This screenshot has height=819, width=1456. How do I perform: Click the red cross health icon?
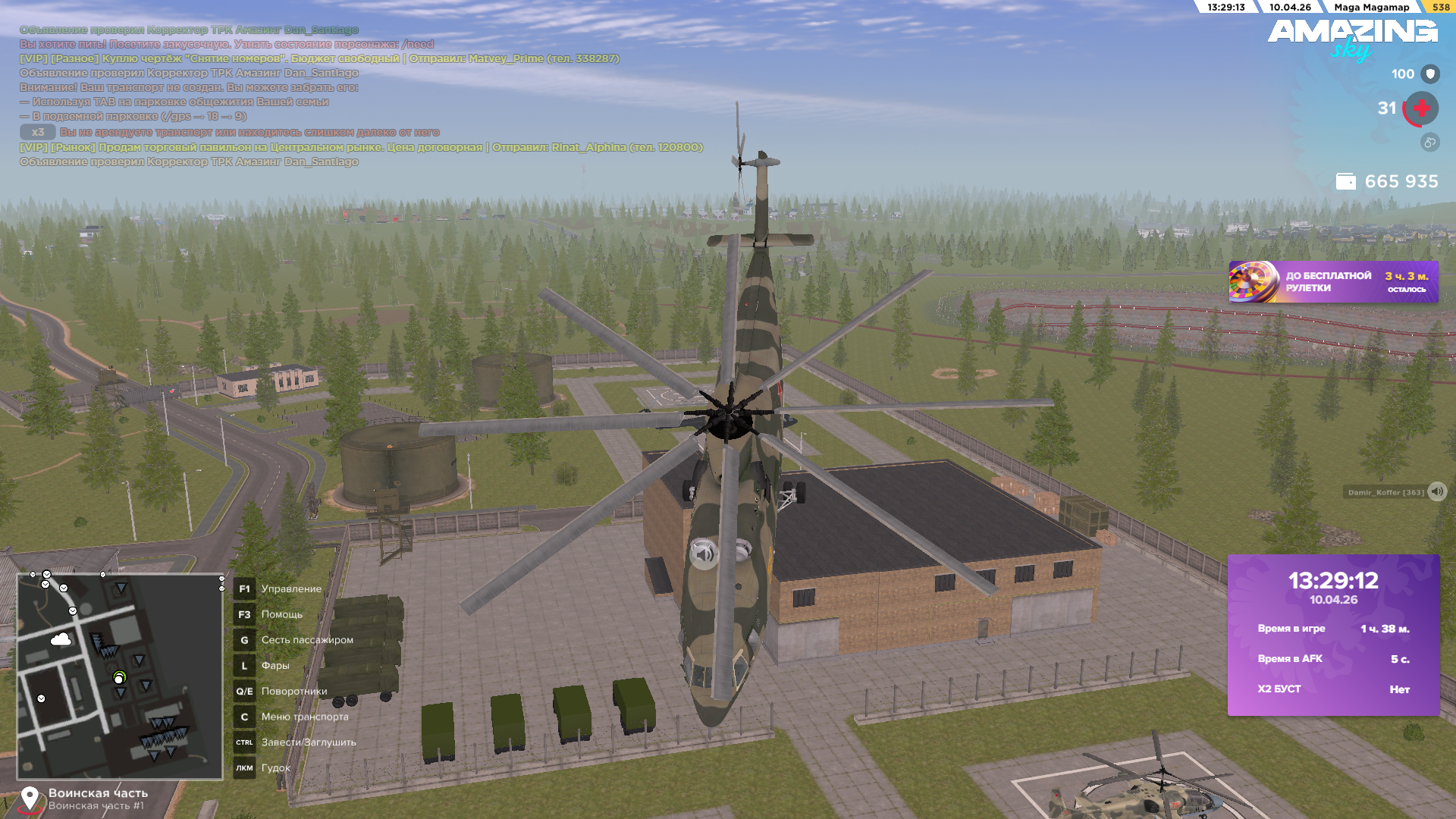coord(1421,108)
